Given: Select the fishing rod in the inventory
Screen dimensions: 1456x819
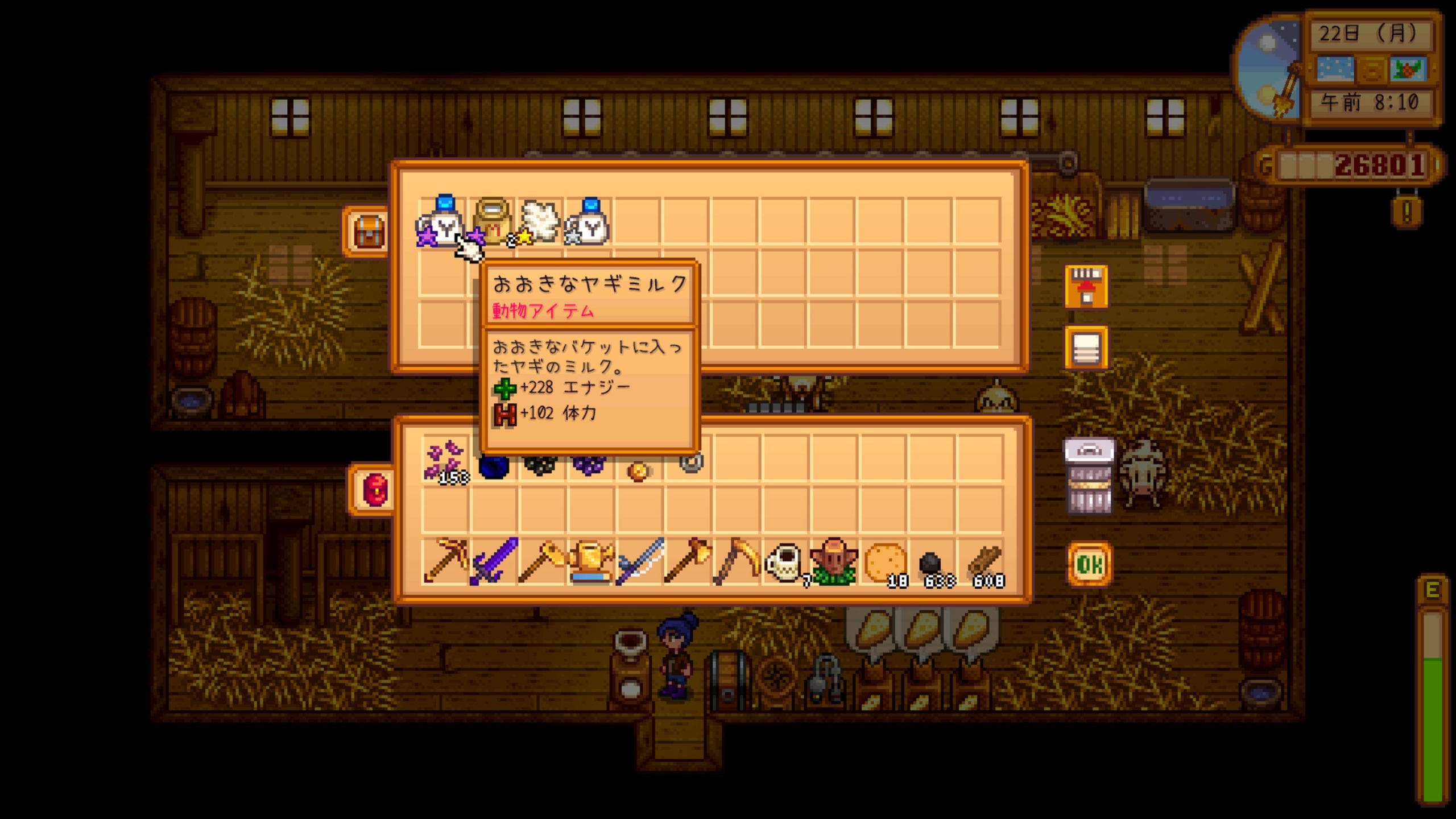Looking at the screenshot, I should pyautogui.click(x=640, y=561).
